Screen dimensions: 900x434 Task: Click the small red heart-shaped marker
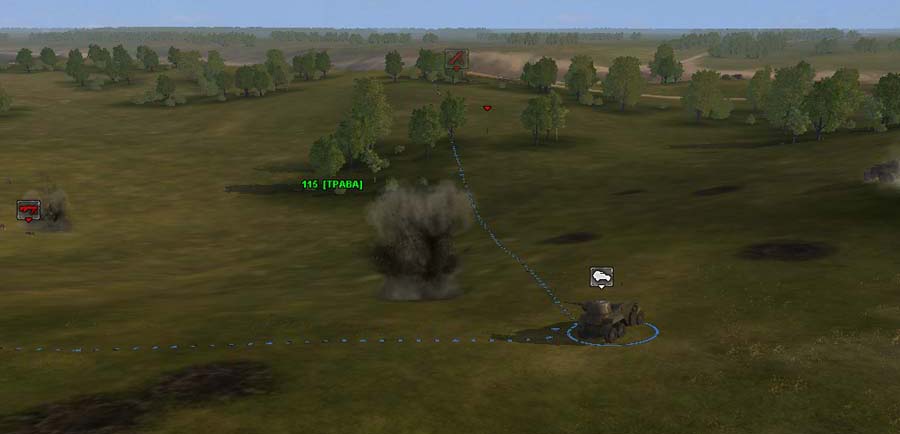pyautogui.click(x=487, y=108)
